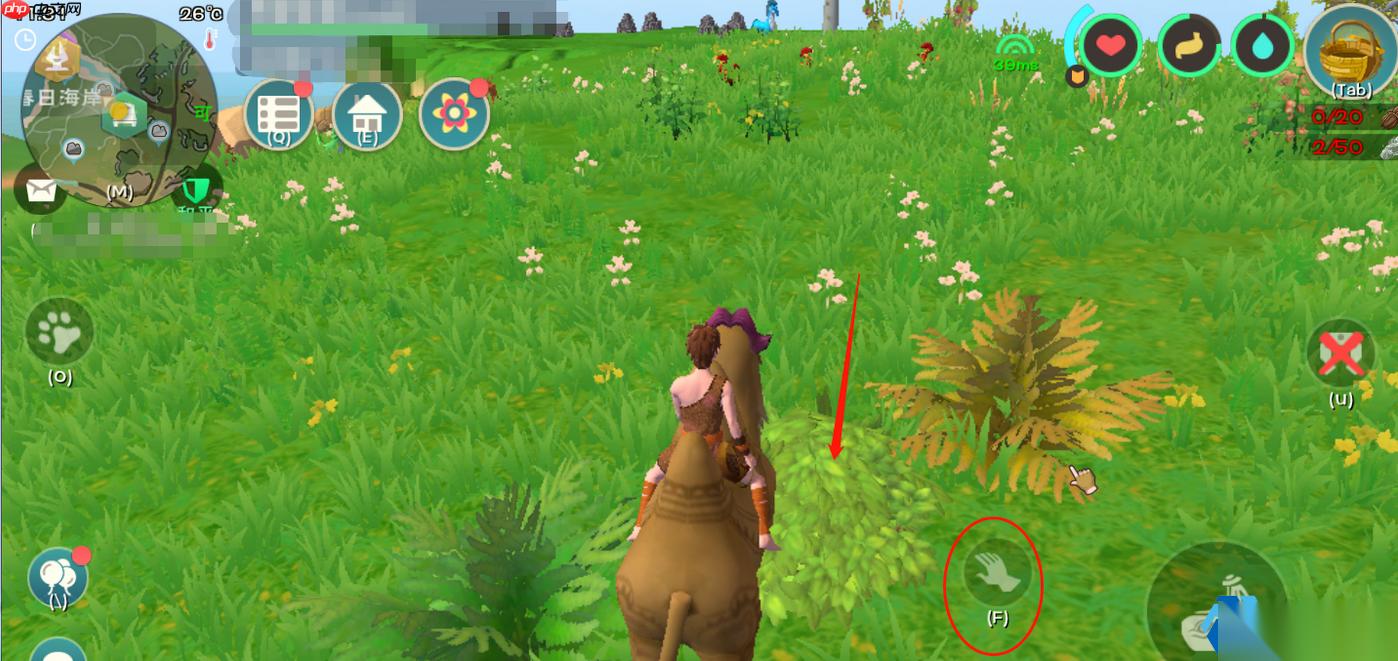Open the list menu button
The image size is (1398, 661).
278,115
